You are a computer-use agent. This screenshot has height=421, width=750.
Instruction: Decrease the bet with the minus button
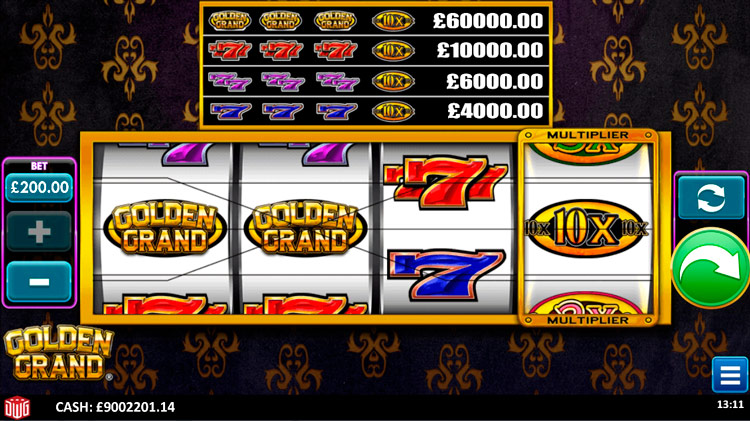pyautogui.click(x=39, y=281)
